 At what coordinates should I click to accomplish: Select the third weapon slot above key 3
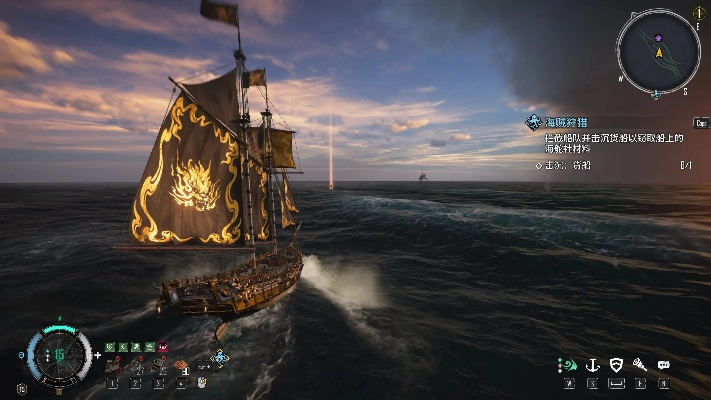159,367
